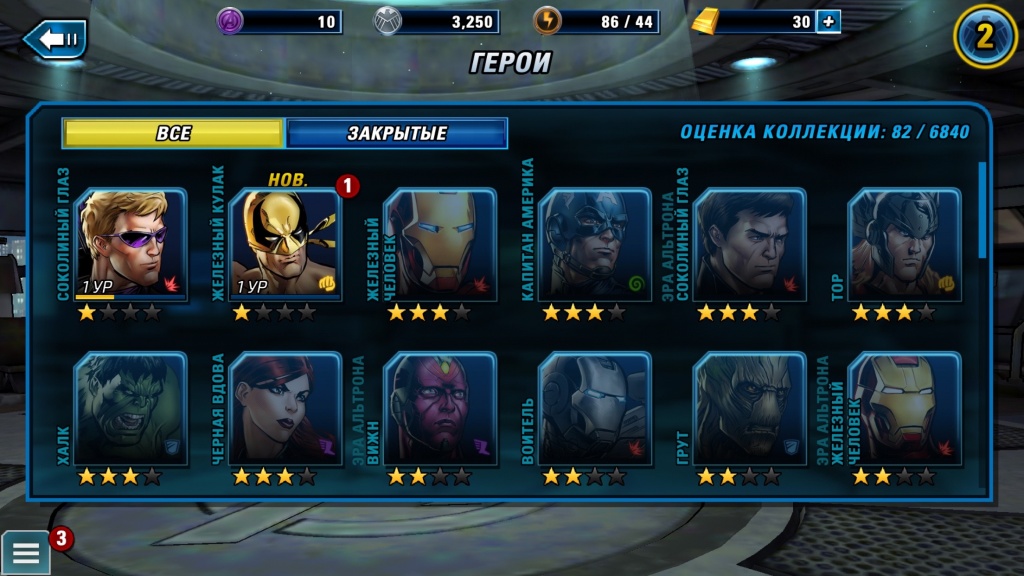Open the Воитель hero card

[594, 408]
